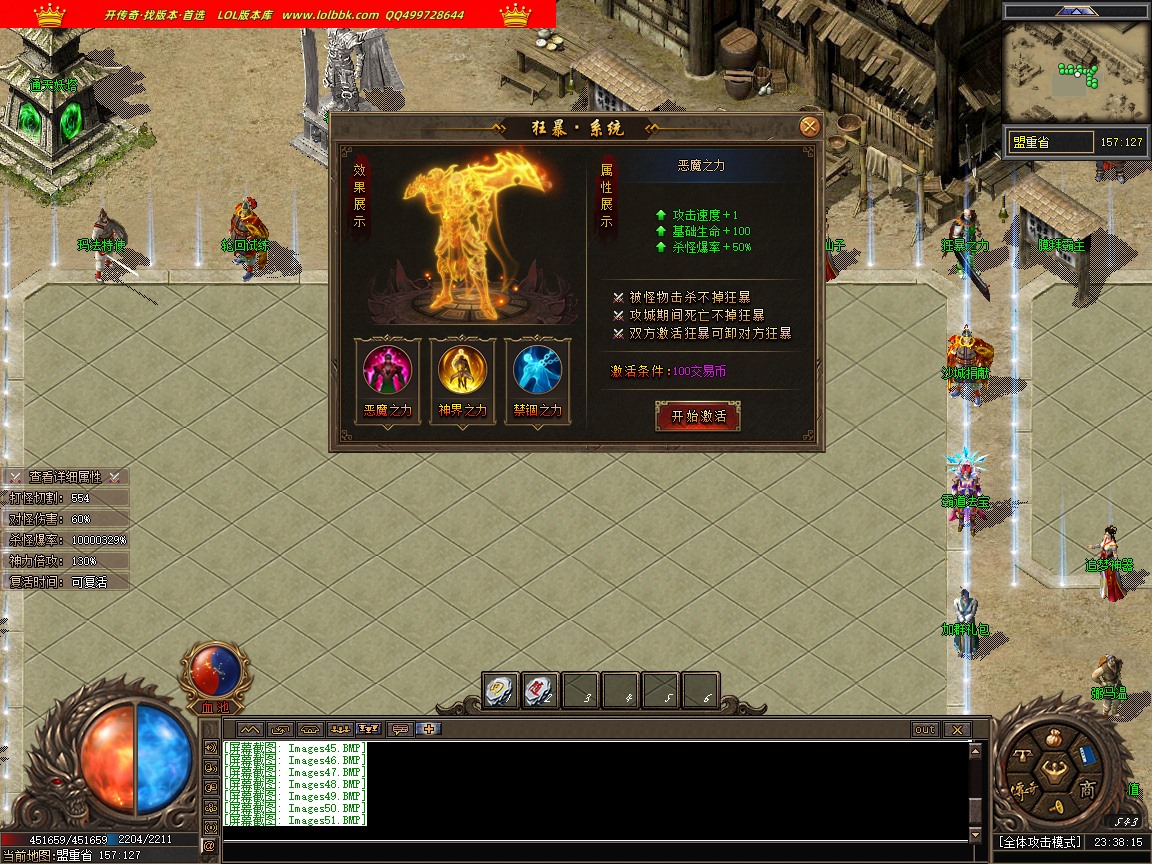Click the chat panel's out button

point(924,730)
